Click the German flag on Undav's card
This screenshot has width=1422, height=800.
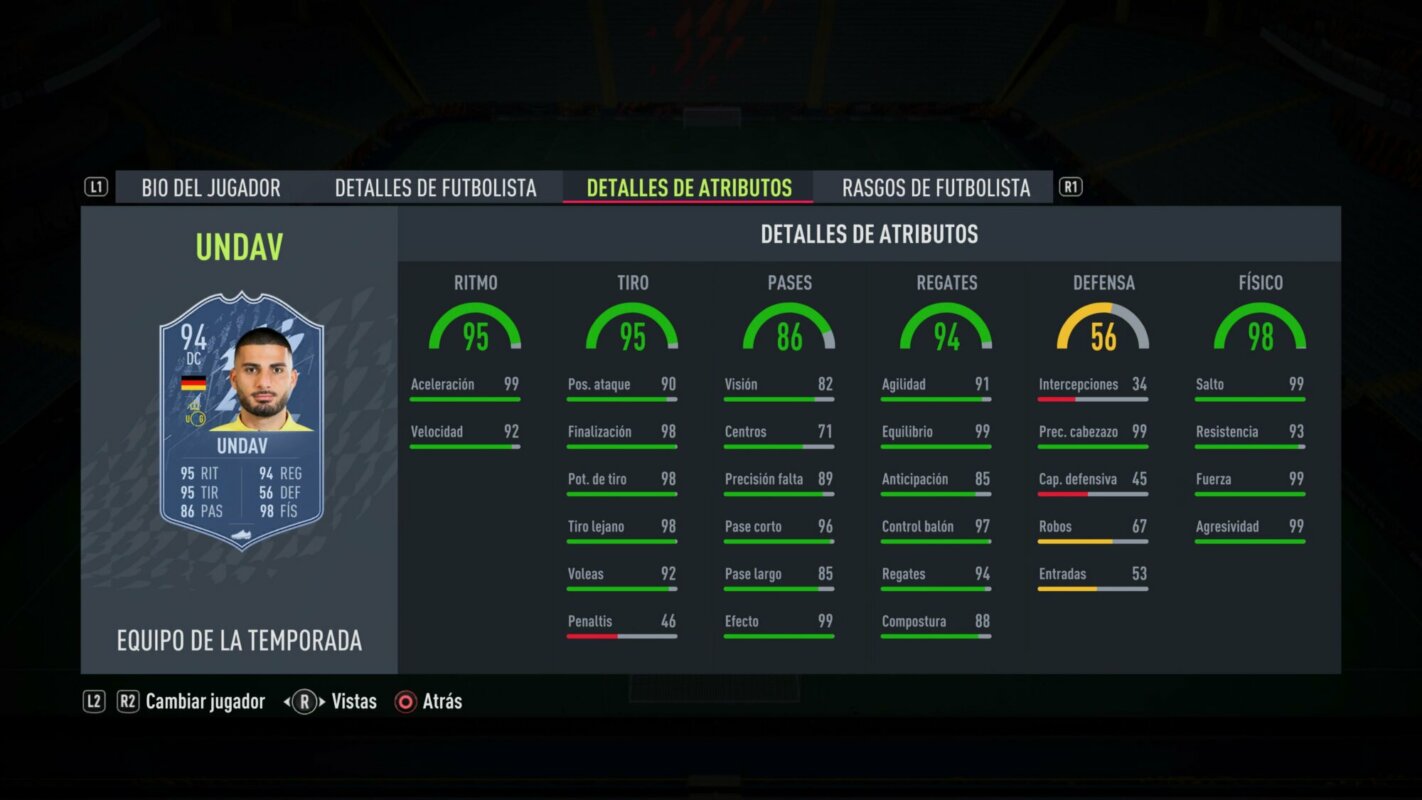194,383
